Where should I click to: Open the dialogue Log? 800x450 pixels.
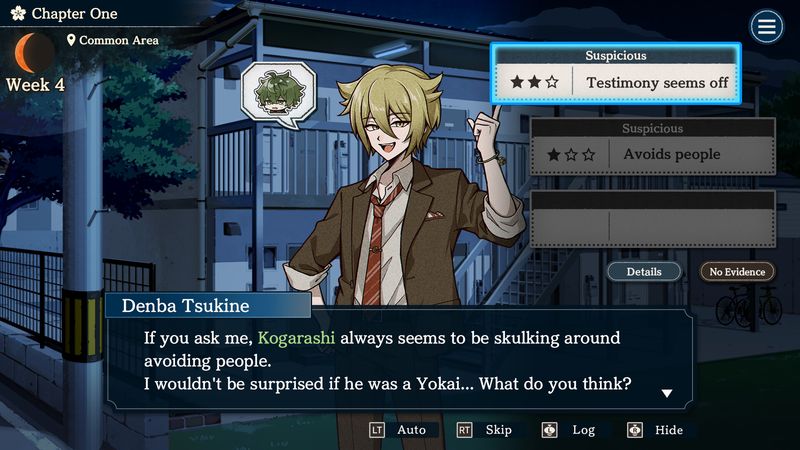[571, 430]
